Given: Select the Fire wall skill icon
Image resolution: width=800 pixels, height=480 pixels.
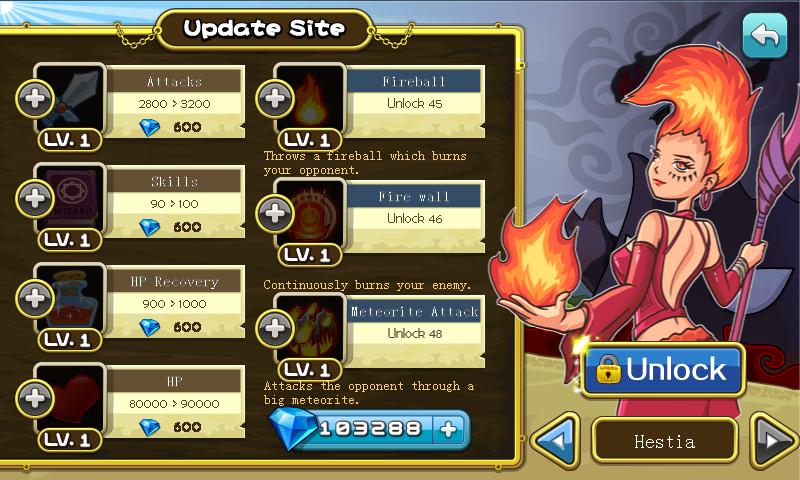Looking at the screenshot, I should [x=310, y=211].
